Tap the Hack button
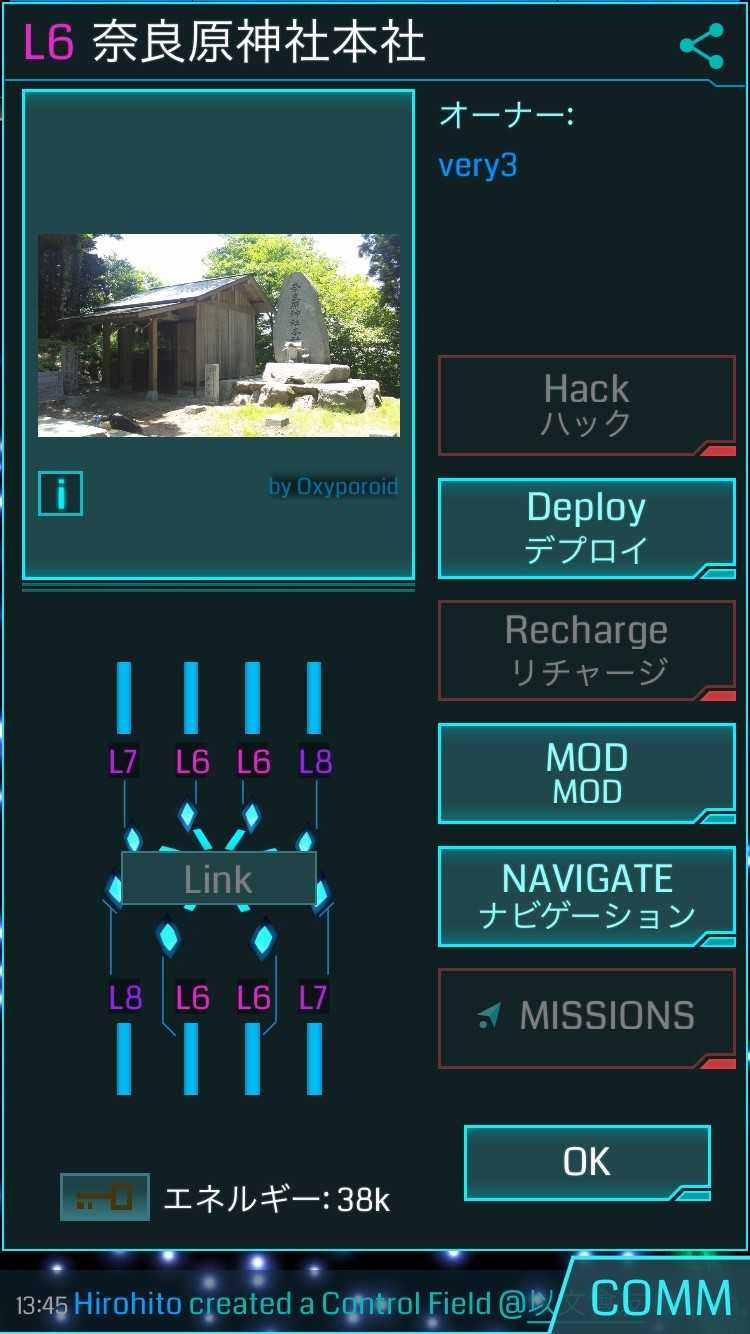 586,405
